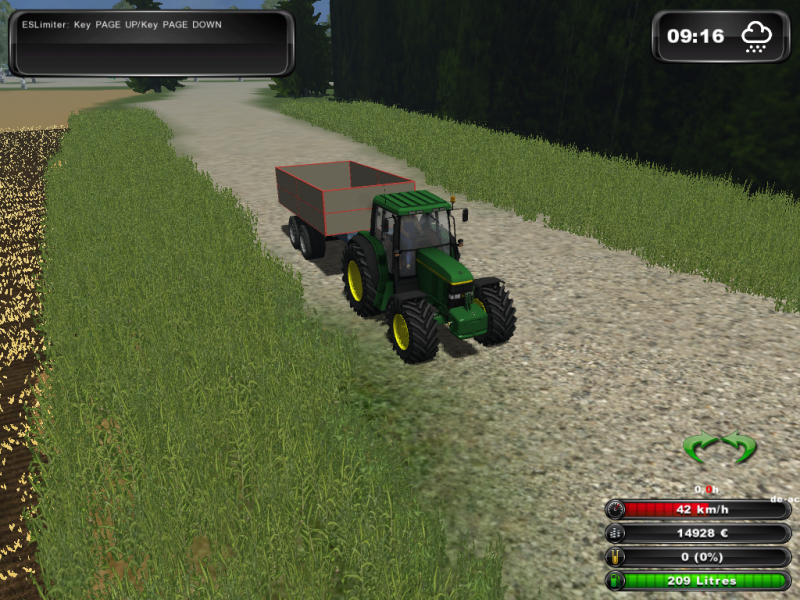This screenshot has height=600, width=800.
Task: Select the ESLimiter help panel
Action: click(x=152, y=43)
